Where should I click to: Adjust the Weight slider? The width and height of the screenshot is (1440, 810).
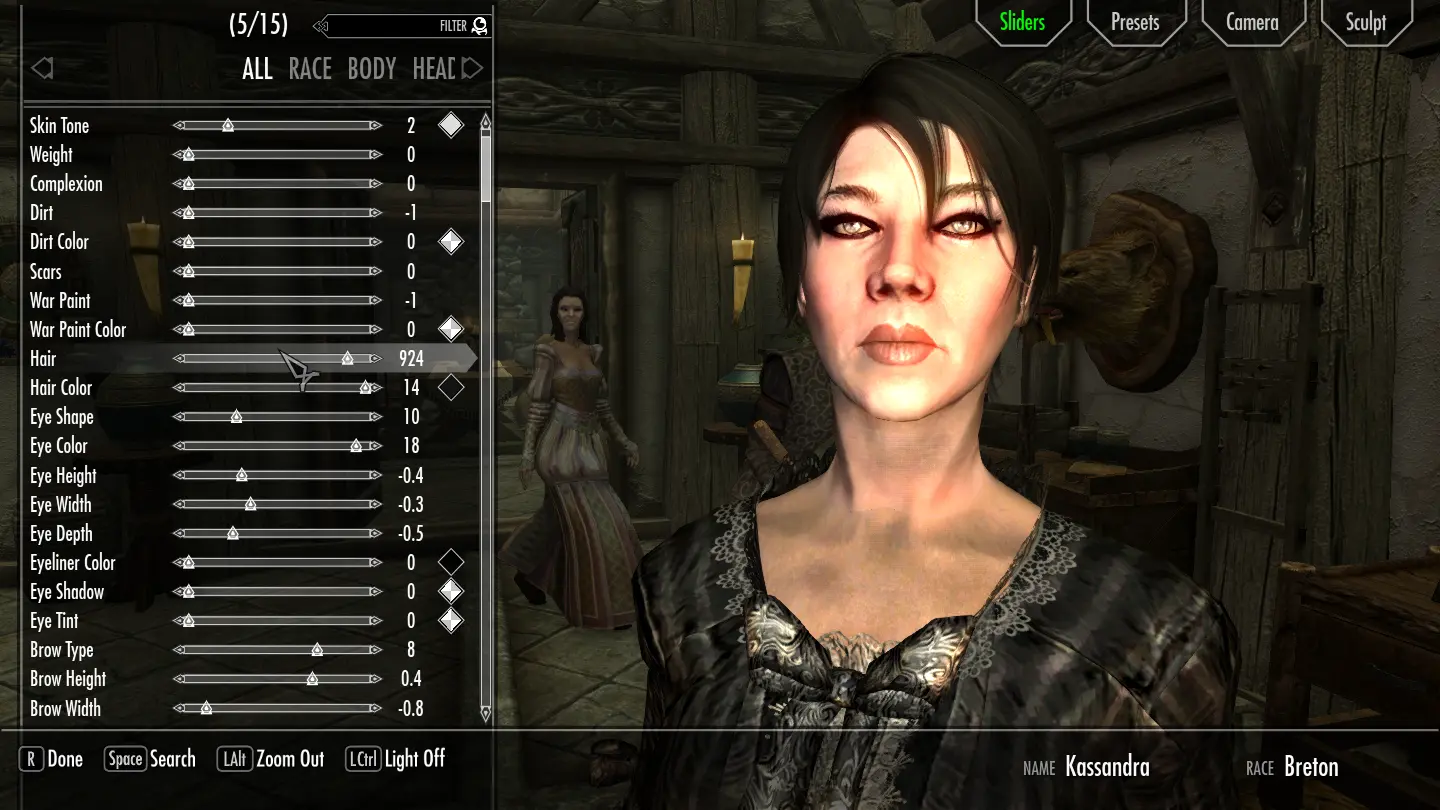(277, 155)
